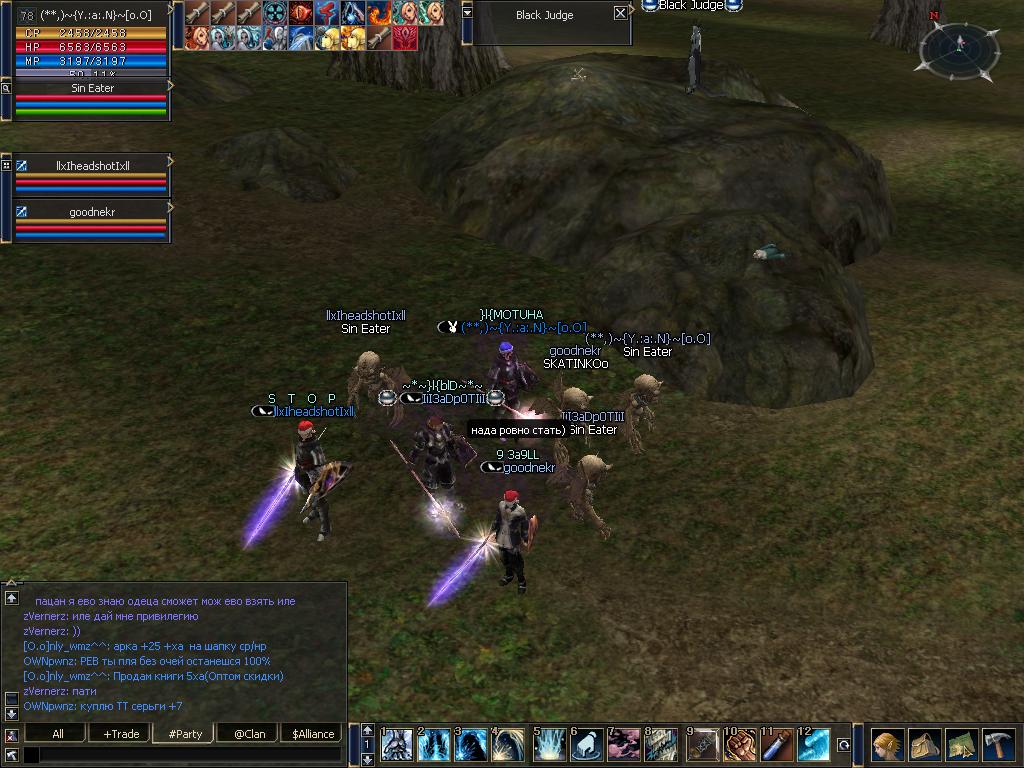Open the character status face icon

click(x=886, y=746)
